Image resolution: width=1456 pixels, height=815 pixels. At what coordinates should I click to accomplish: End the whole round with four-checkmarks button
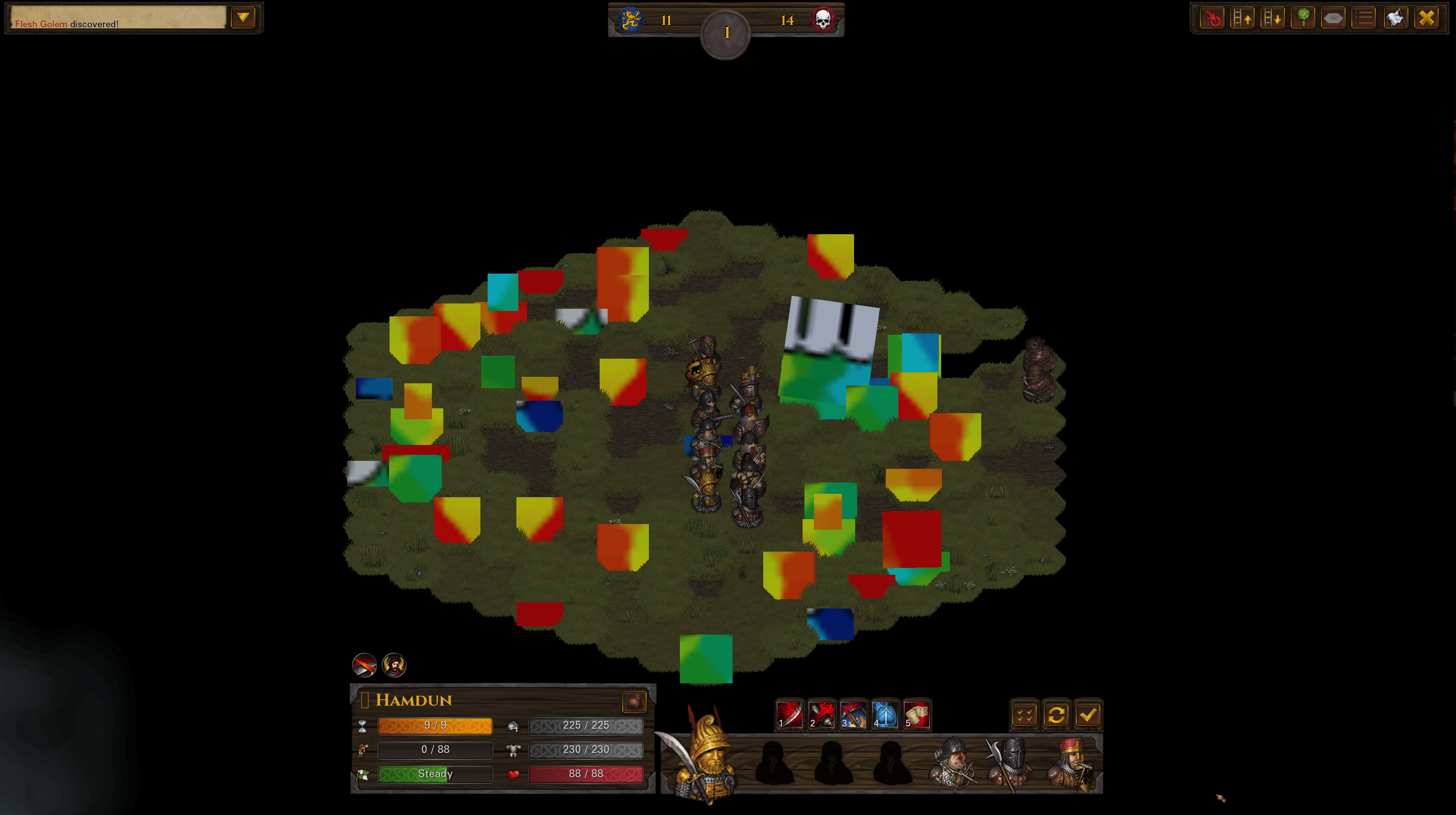pyautogui.click(x=1024, y=715)
